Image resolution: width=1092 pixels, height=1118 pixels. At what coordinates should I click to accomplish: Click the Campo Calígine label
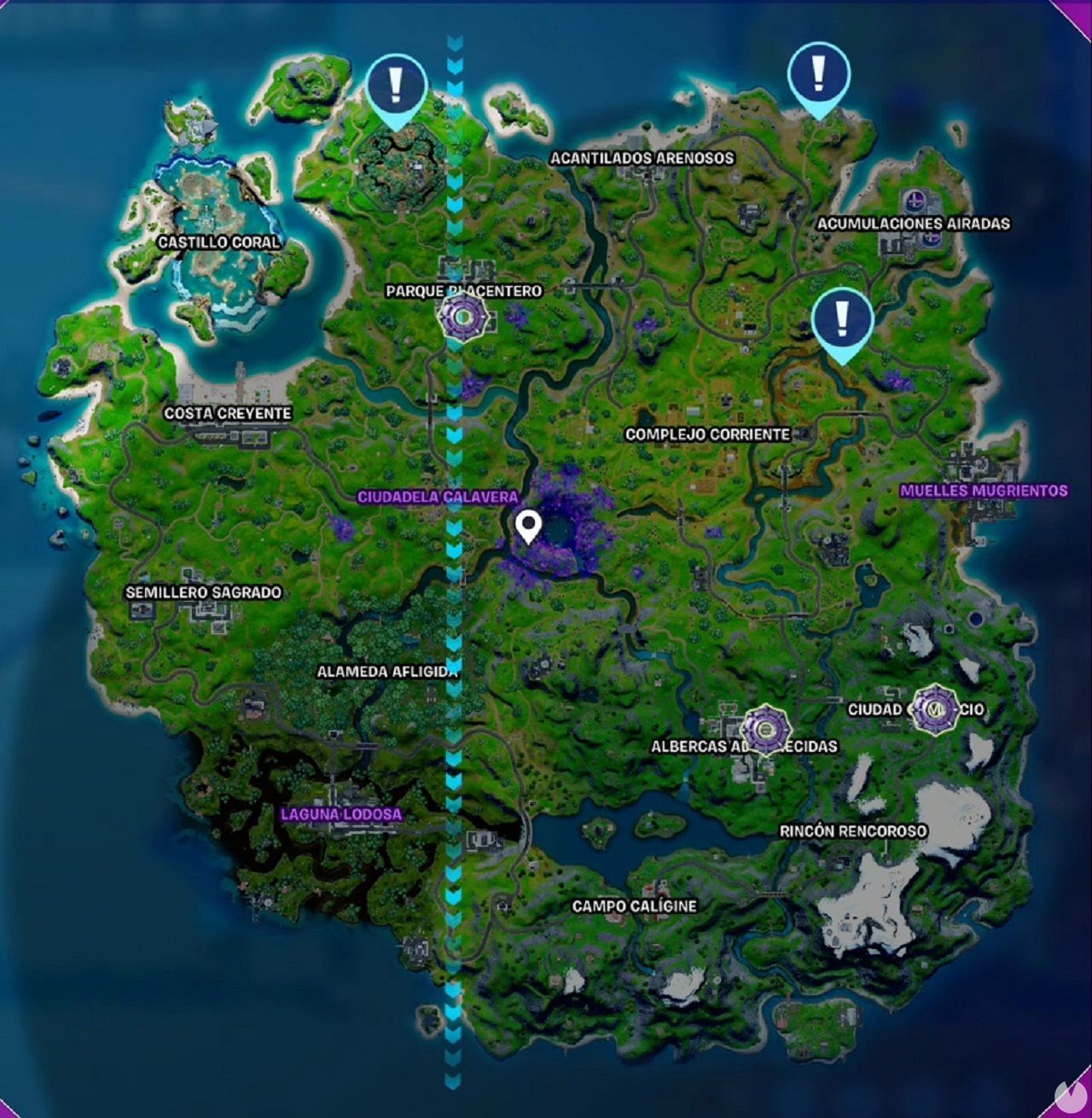pyautogui.click(x=636, y=907)
